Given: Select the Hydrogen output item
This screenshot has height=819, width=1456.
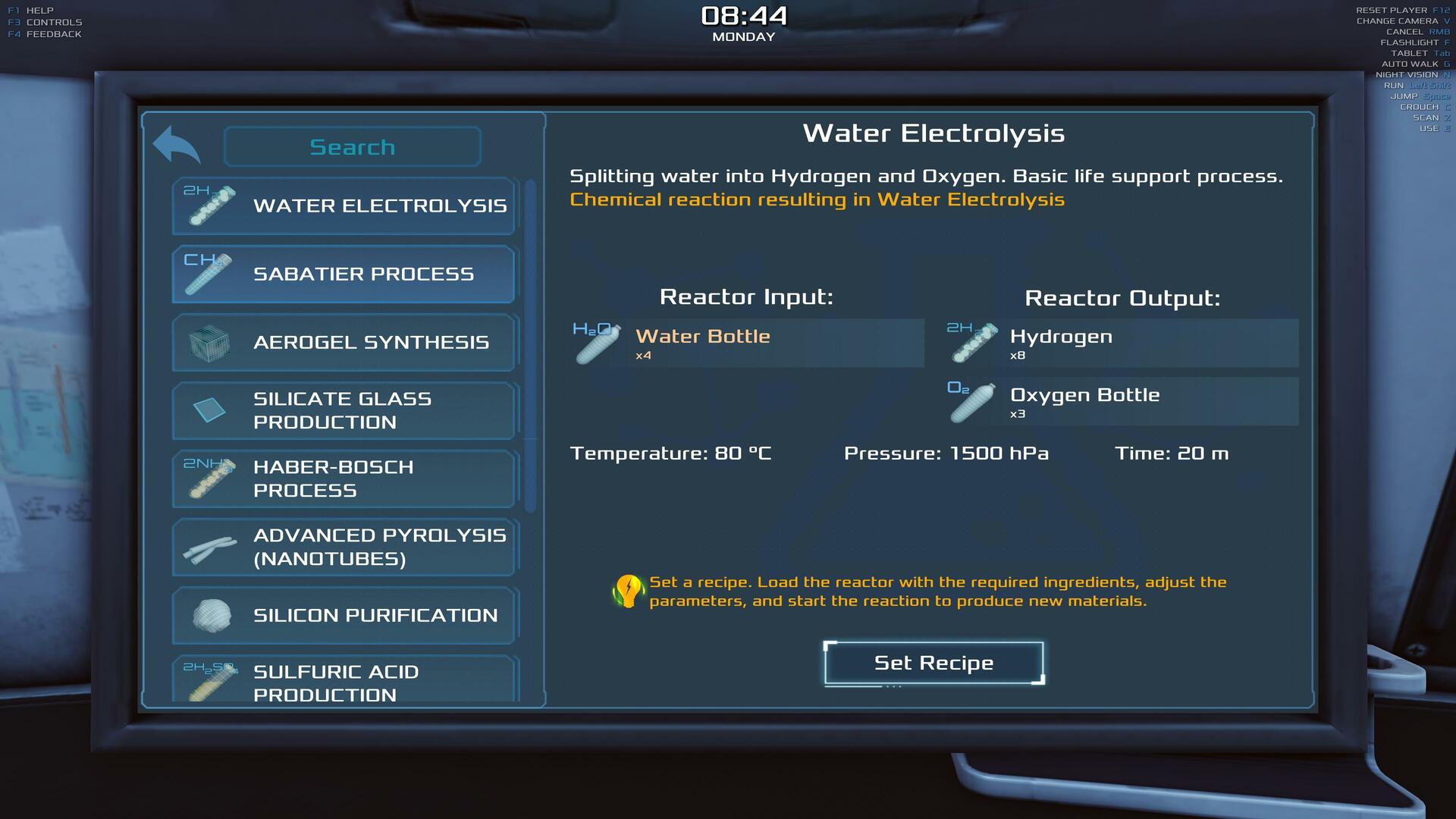Looking at the screenshot, I should coord(1122,344).
